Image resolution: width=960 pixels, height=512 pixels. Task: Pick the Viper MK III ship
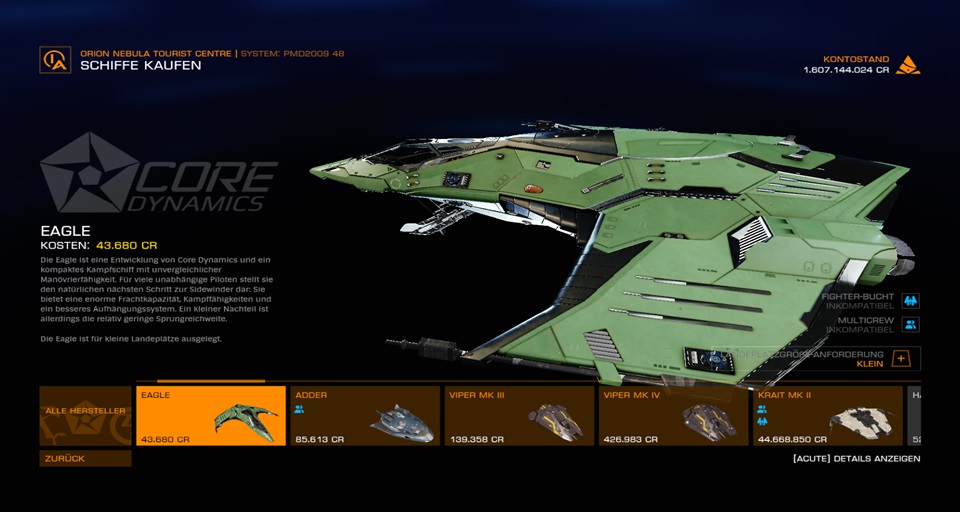(519, 416)
